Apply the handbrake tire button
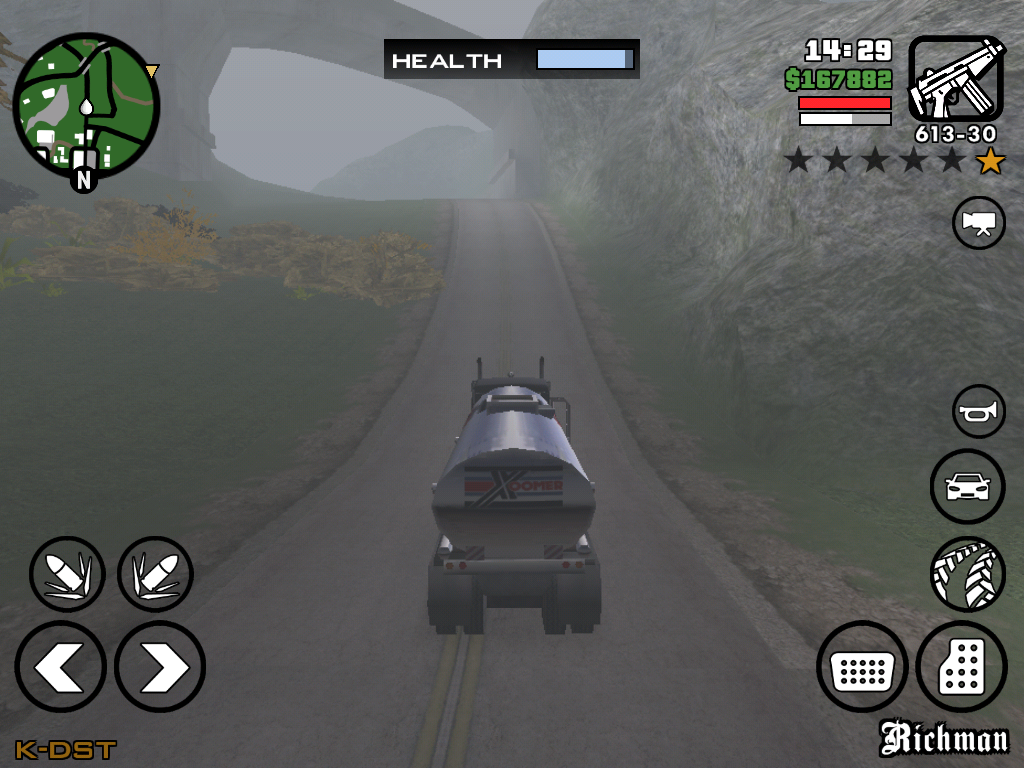 click(967, 574)
